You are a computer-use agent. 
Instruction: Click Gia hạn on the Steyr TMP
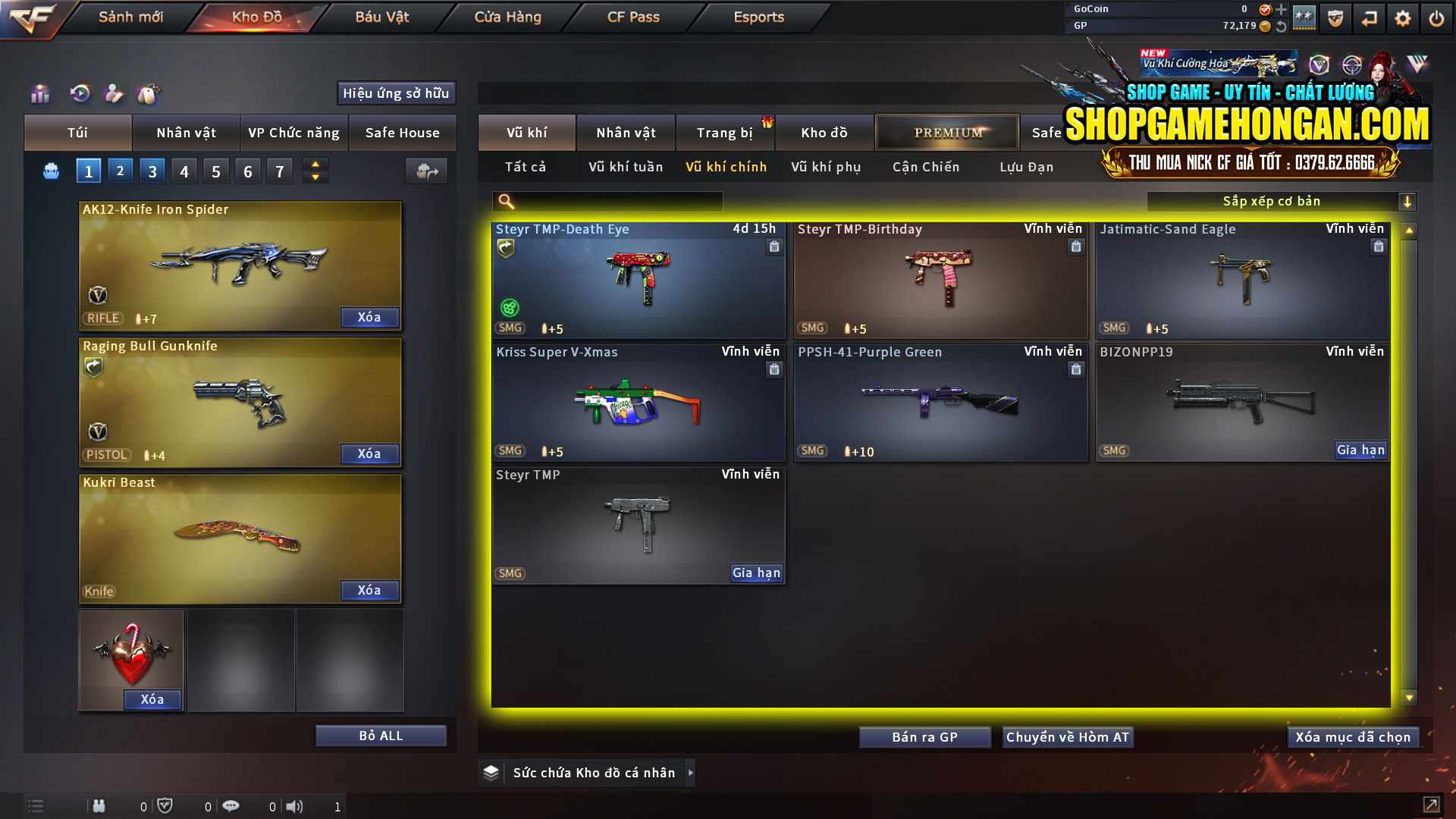coord(756,573)
